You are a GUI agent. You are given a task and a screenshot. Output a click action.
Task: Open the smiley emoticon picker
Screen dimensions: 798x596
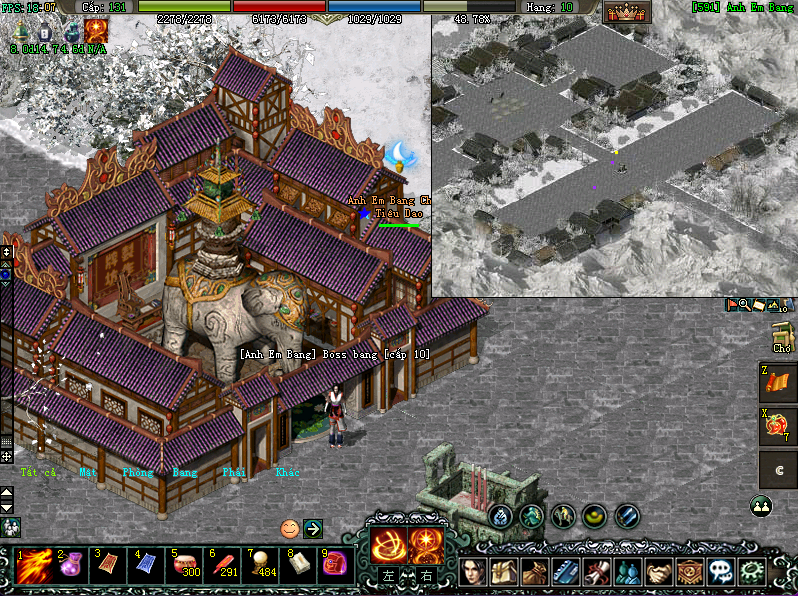[x=289, y=528]
